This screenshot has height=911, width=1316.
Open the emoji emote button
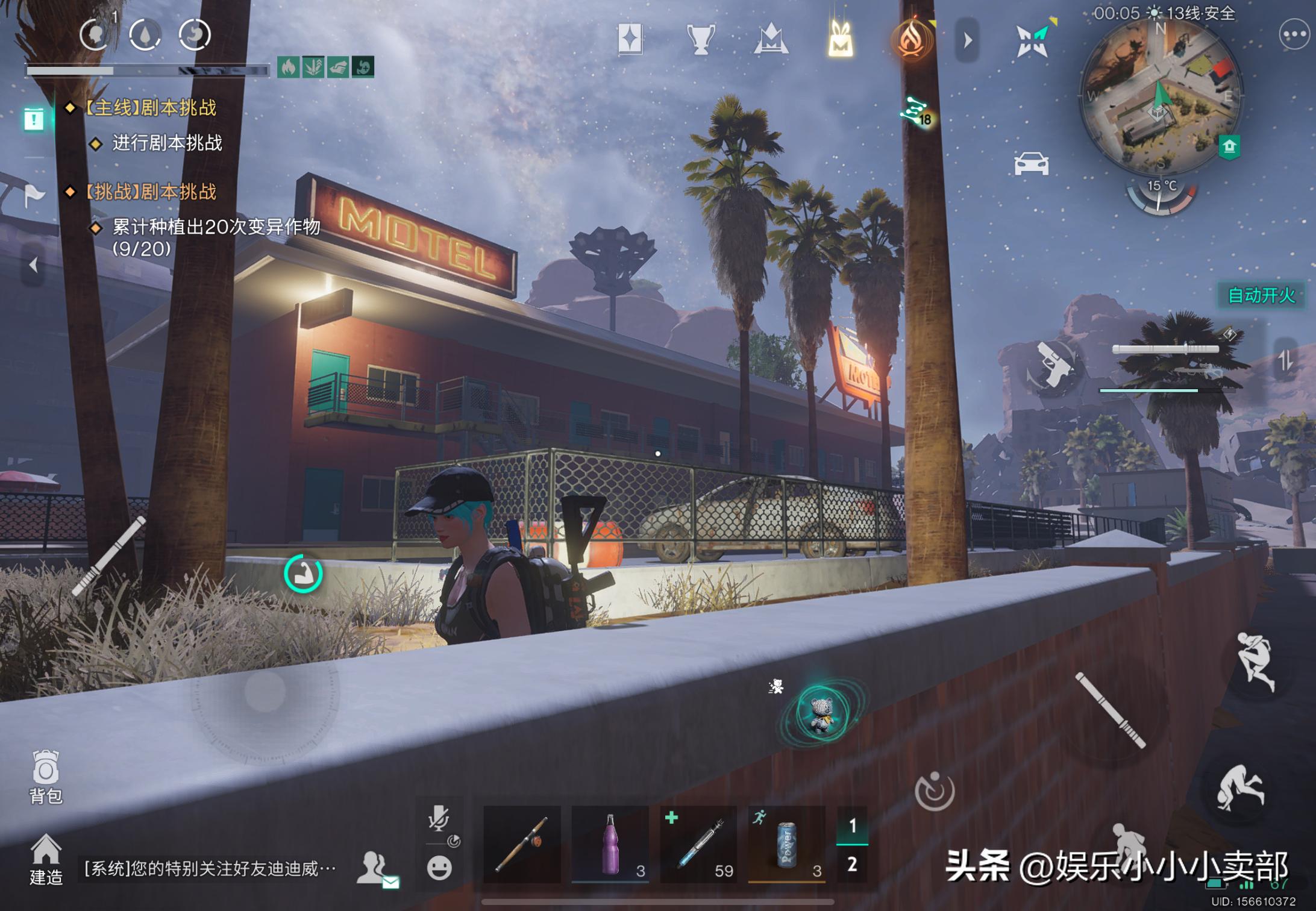439,868
